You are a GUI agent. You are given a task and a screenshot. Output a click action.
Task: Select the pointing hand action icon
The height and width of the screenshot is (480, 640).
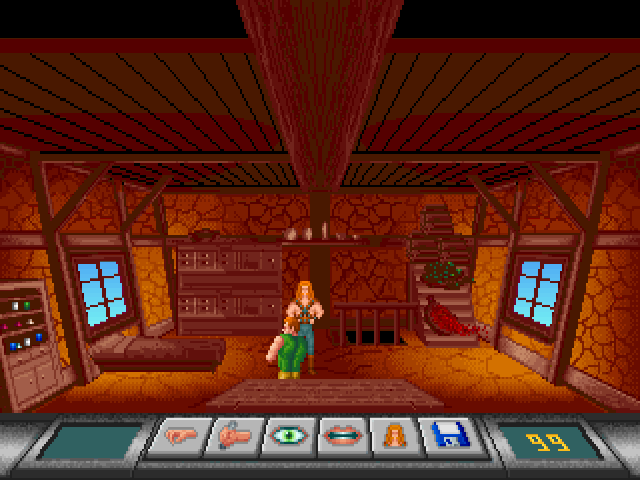coord(181,438)
